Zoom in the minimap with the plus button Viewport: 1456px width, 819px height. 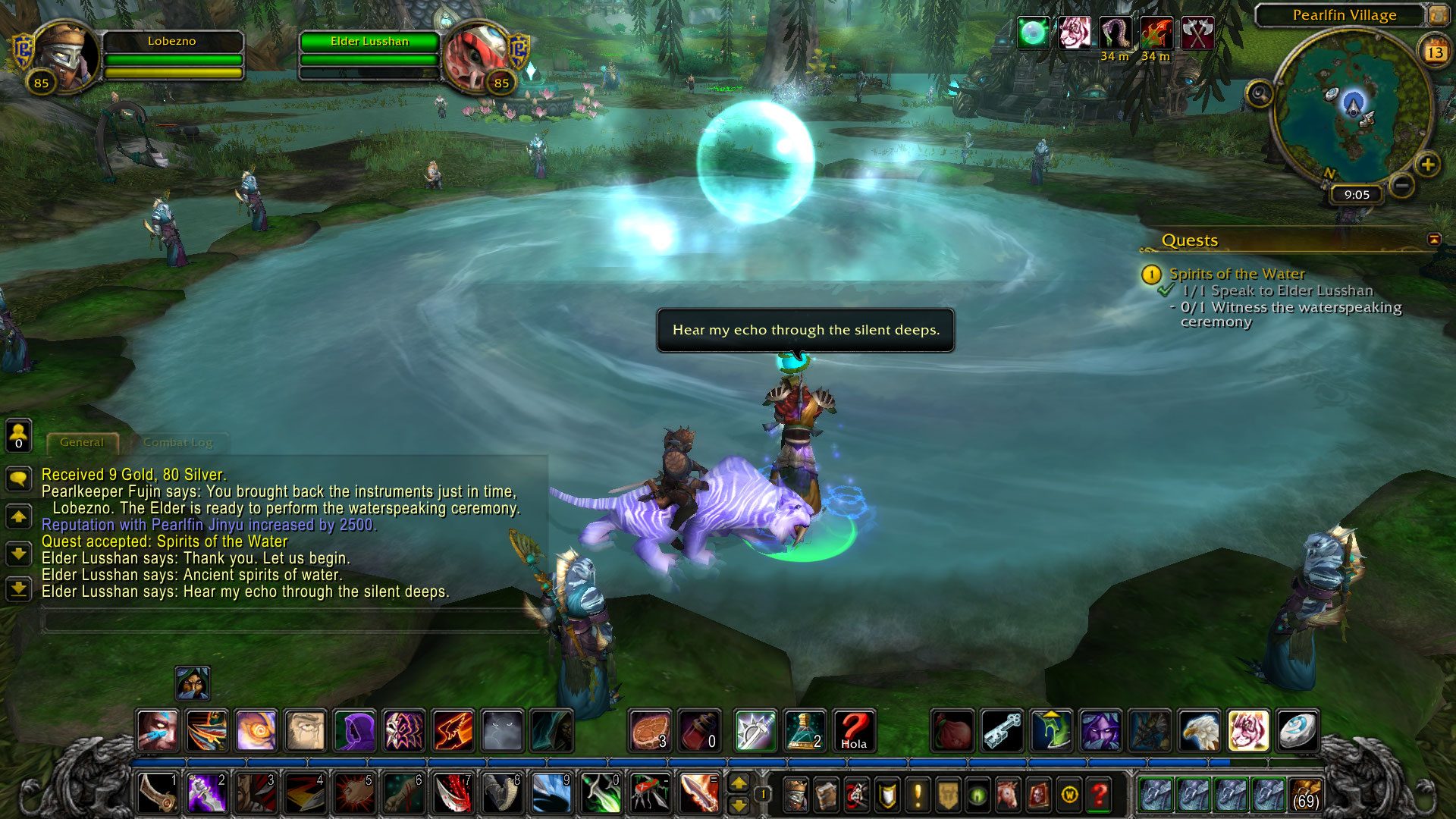tap(1428, 165)
